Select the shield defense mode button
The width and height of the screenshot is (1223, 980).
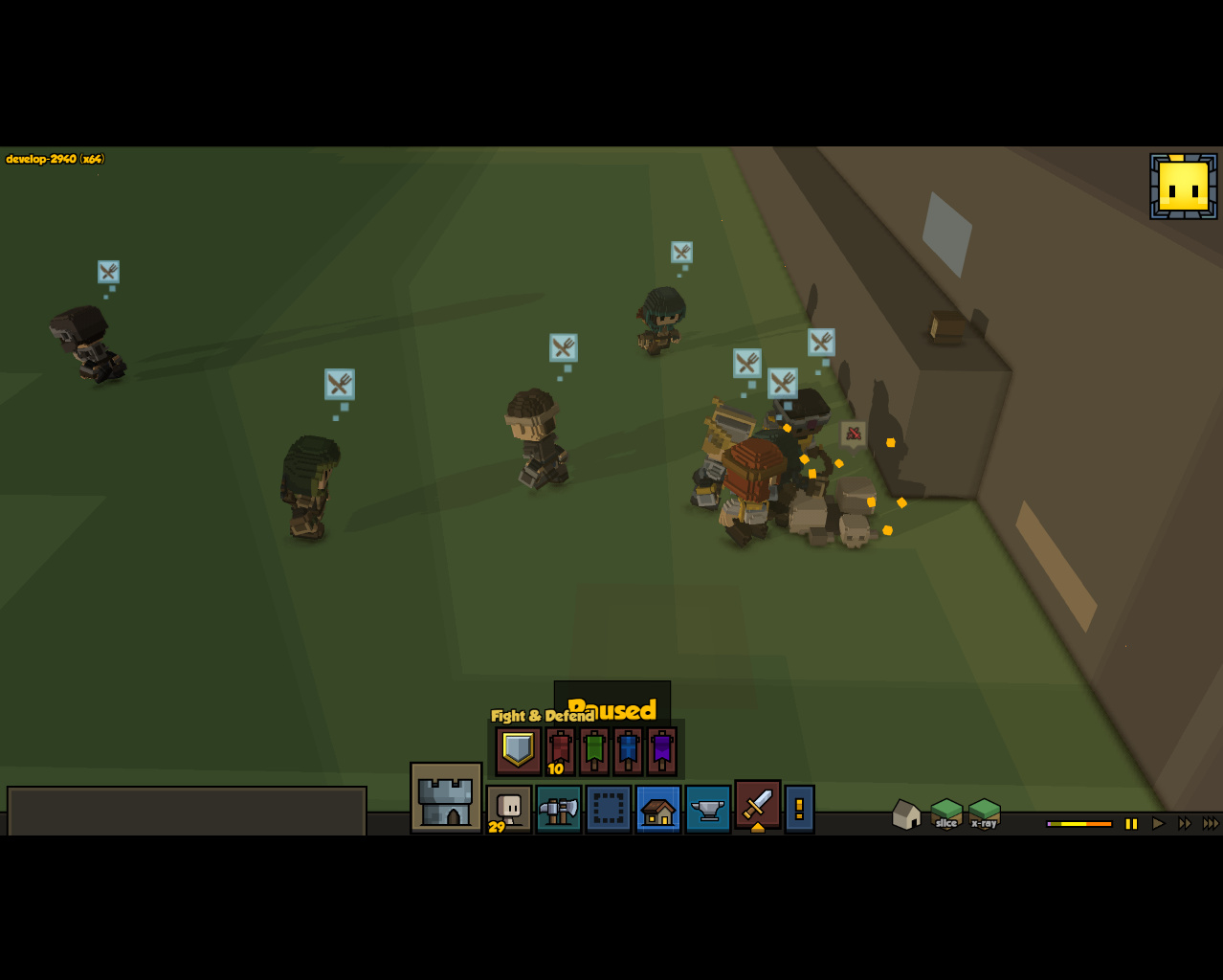point(518,750)
